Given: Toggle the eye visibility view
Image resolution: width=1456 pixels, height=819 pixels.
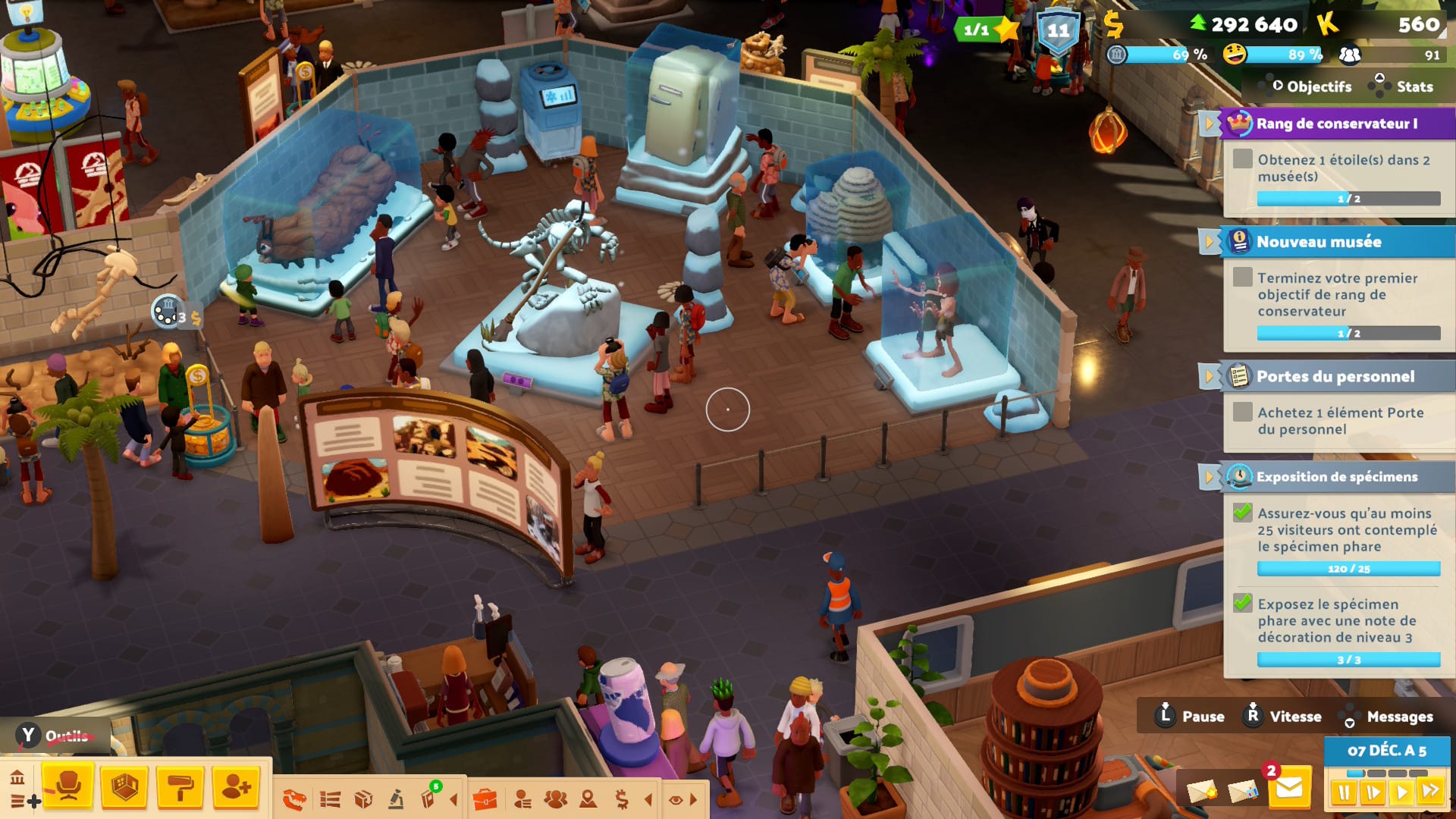Looking at the screenshot, I should [x=676, y=799].
